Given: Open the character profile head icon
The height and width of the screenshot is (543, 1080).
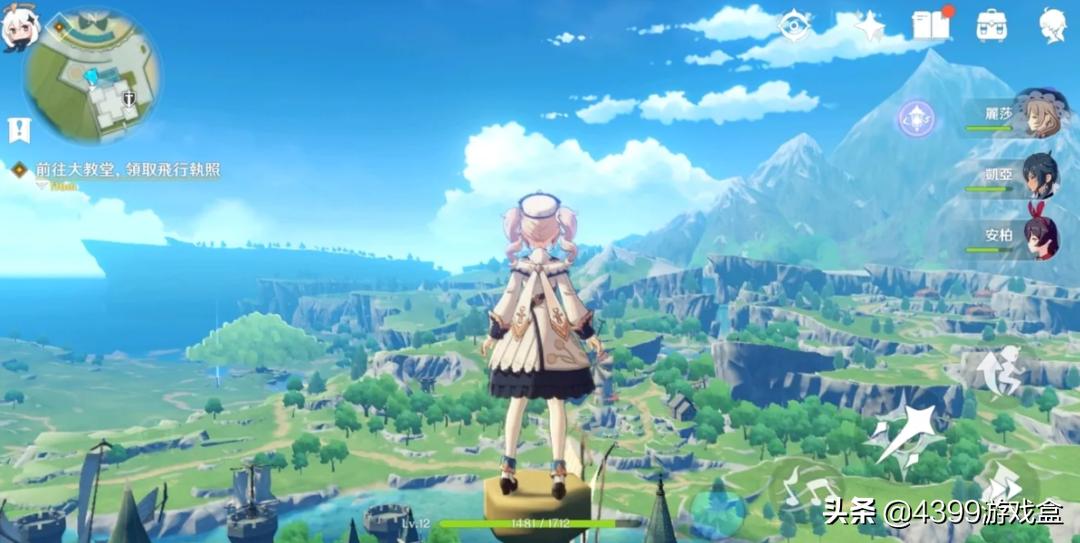Looking at the screenshot, I should tap(1052, 25).
